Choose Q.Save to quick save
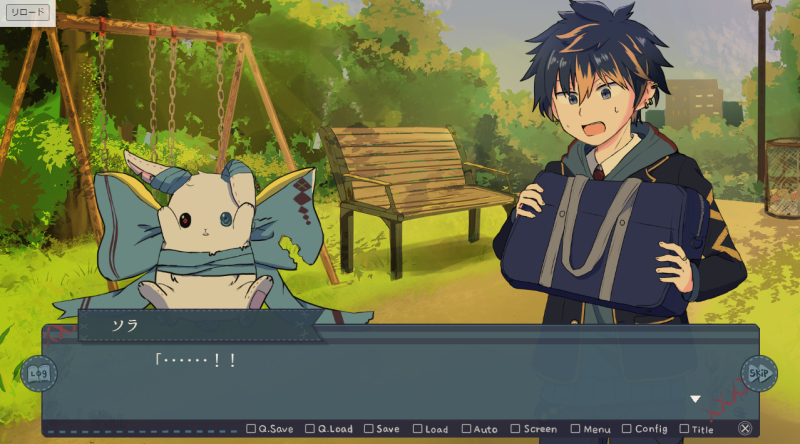The image size is (800, 444). point(270,429)
